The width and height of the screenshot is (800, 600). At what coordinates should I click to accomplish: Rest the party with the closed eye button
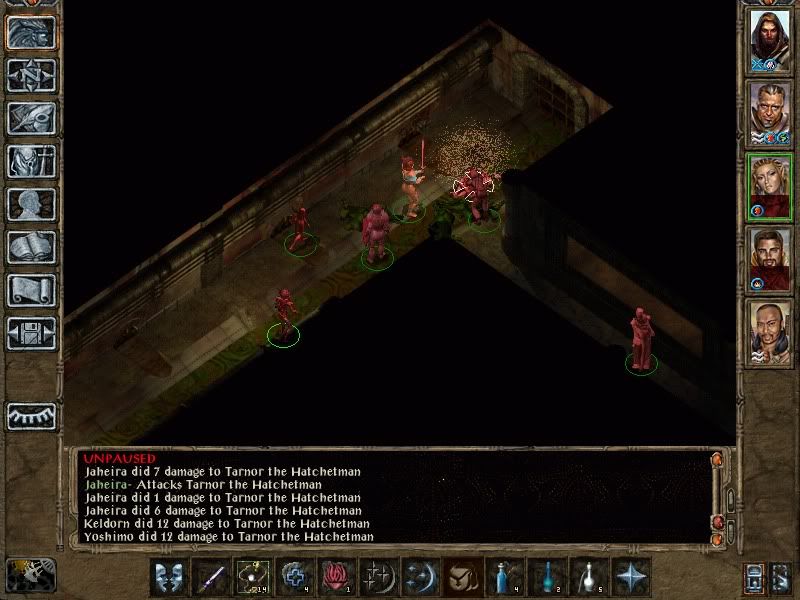(31, 415)
